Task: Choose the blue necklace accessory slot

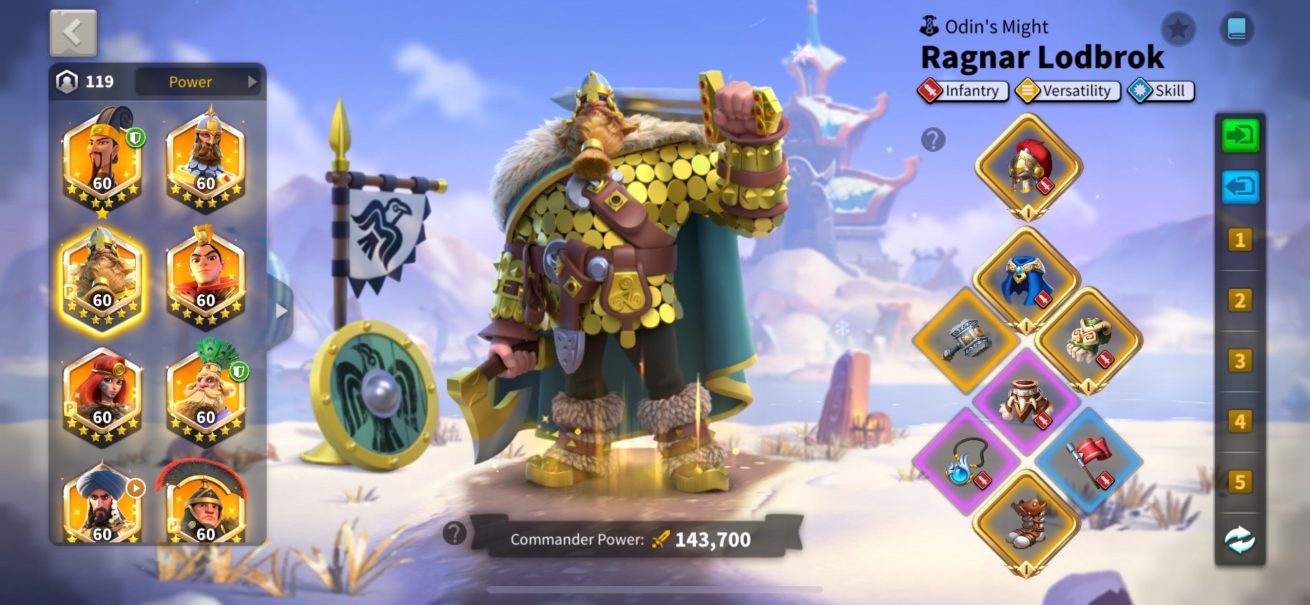Action: (965, 459)
